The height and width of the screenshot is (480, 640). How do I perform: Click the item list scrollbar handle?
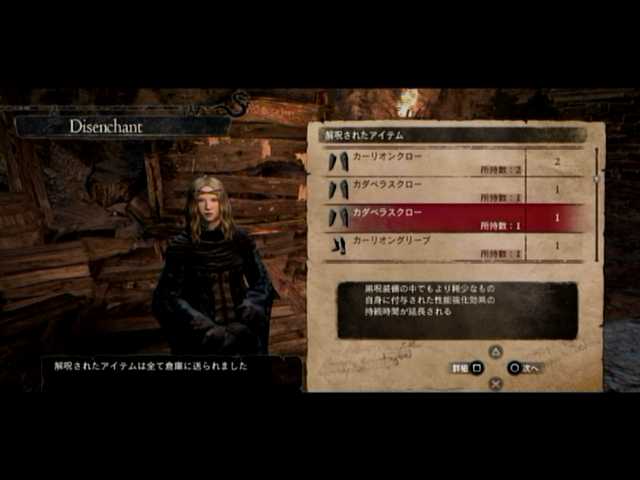[x=597, y=178]
